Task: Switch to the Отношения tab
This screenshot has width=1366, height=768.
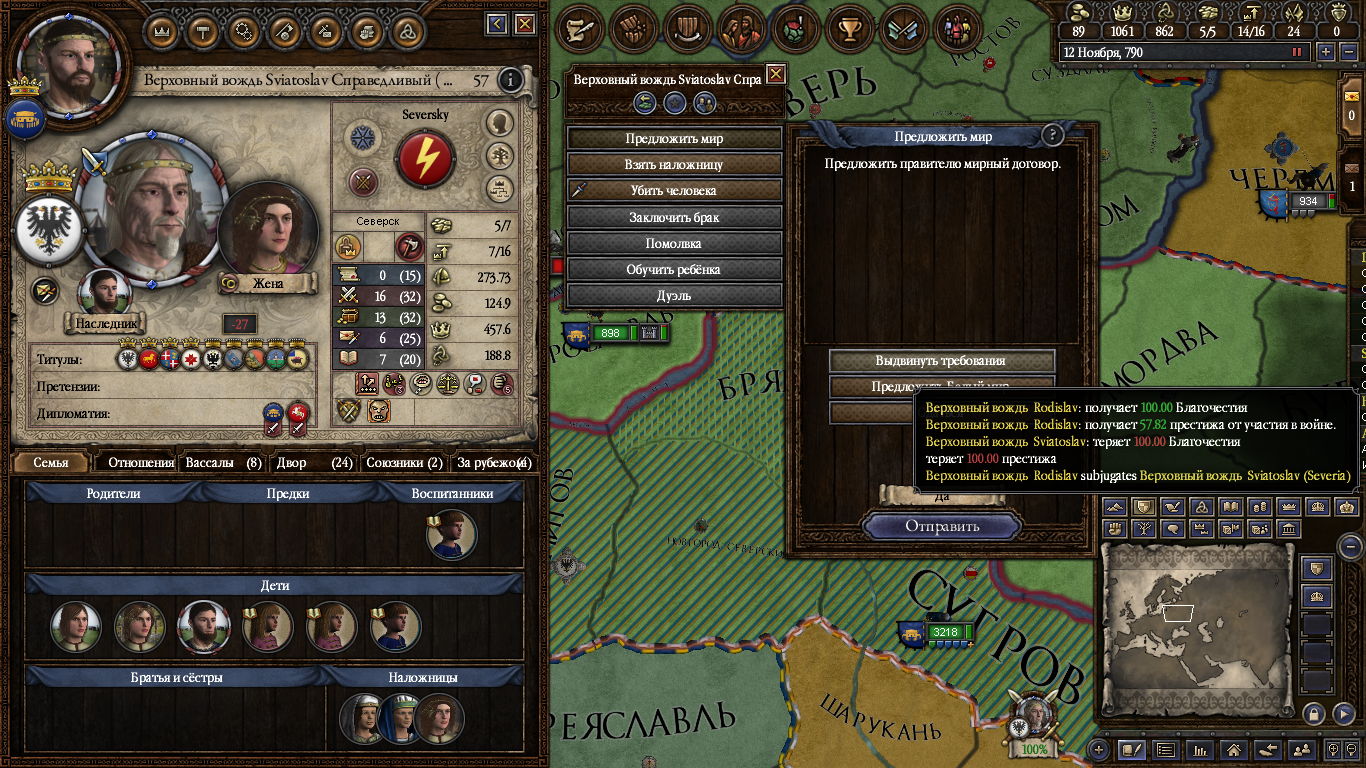Action: click(x=141, y=463)
